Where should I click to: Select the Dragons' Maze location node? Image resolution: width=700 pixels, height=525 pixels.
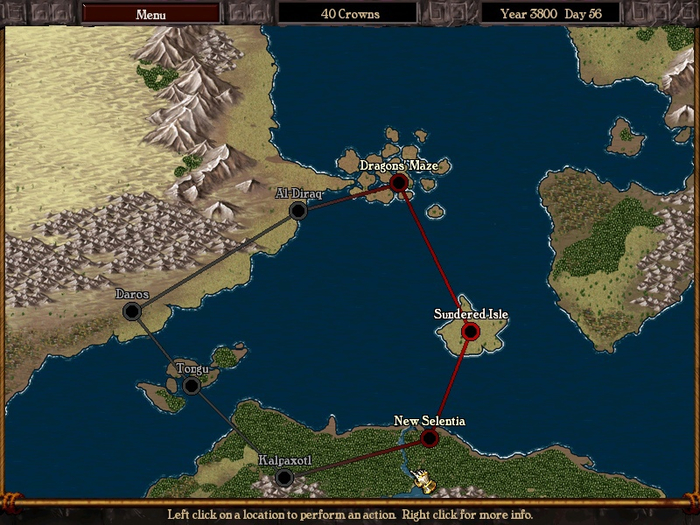click(x=399, y=182)
